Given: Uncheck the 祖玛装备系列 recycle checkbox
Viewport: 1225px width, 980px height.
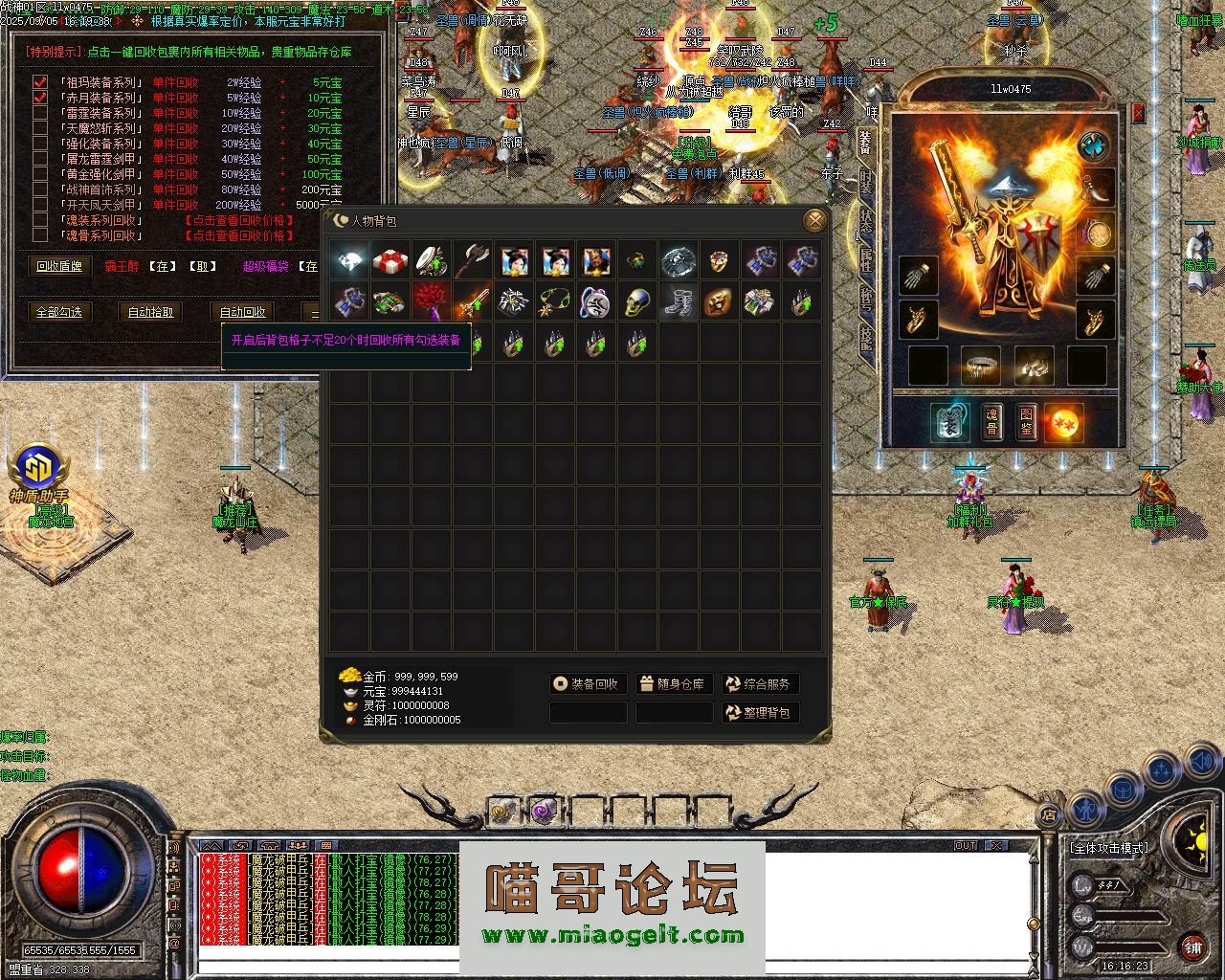Looking at the screenshot, I should [40, 83].
